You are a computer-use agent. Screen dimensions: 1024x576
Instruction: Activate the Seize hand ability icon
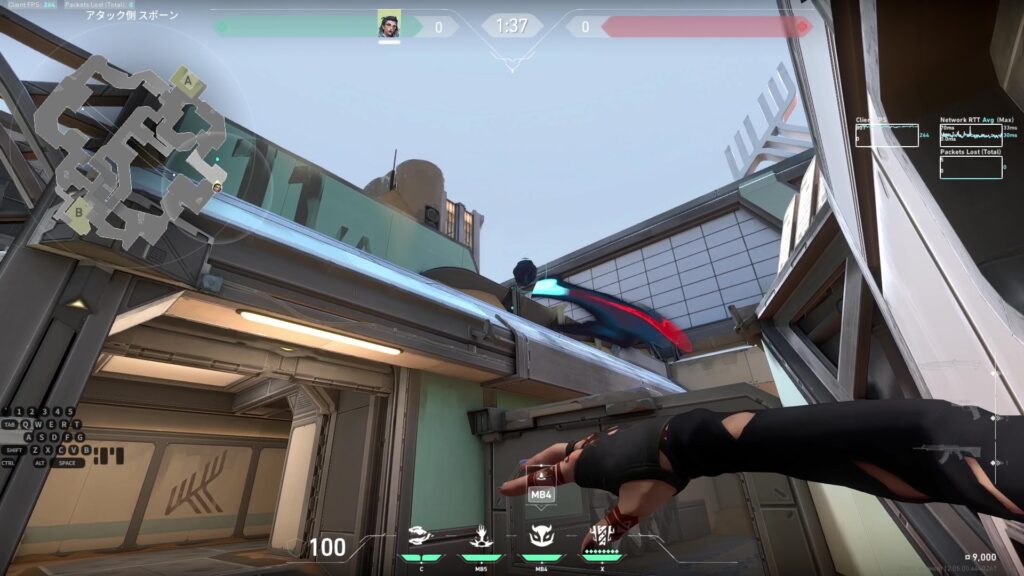[481, 536]
